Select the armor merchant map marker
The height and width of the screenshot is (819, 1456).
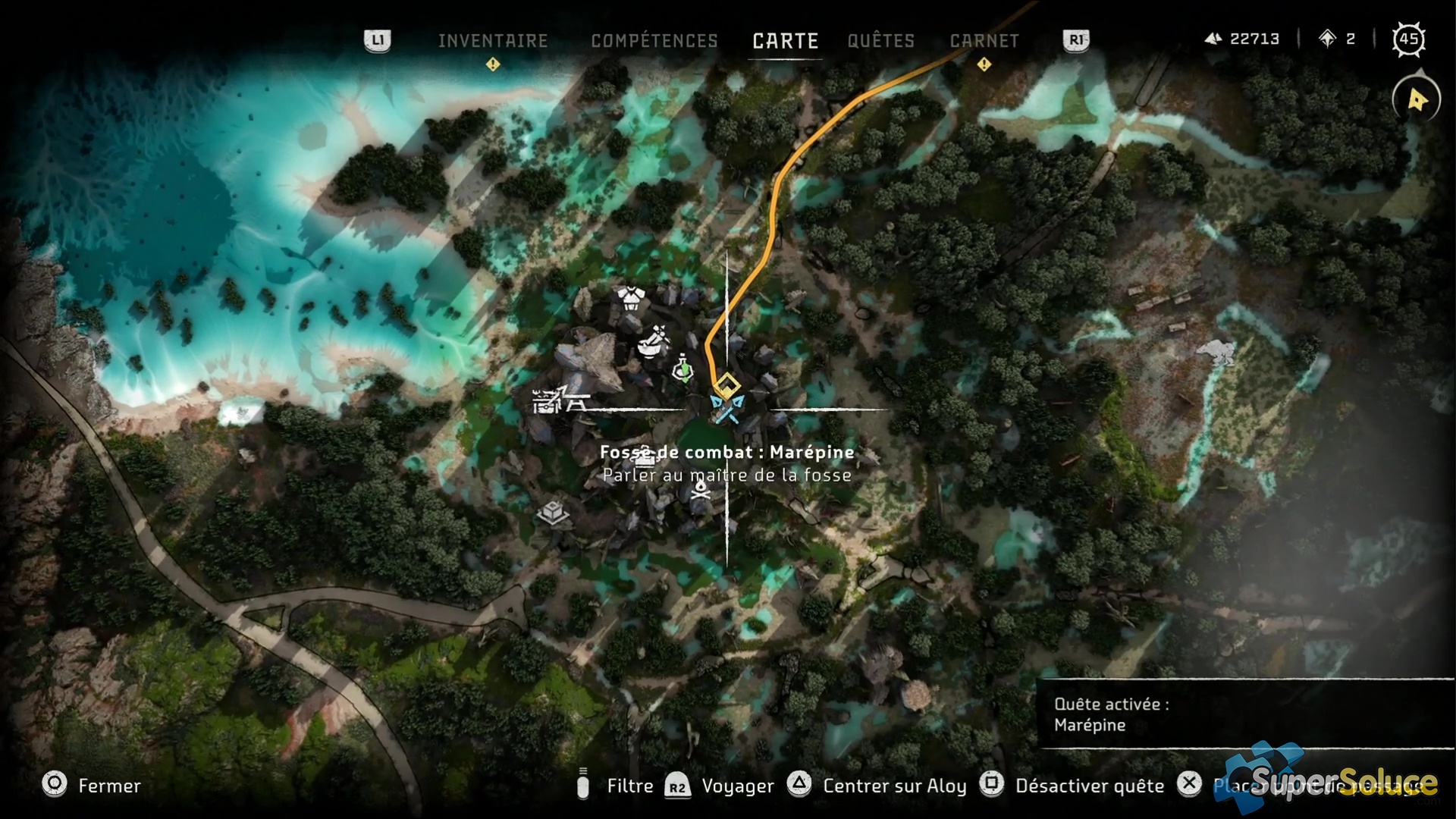click(629, 298)
